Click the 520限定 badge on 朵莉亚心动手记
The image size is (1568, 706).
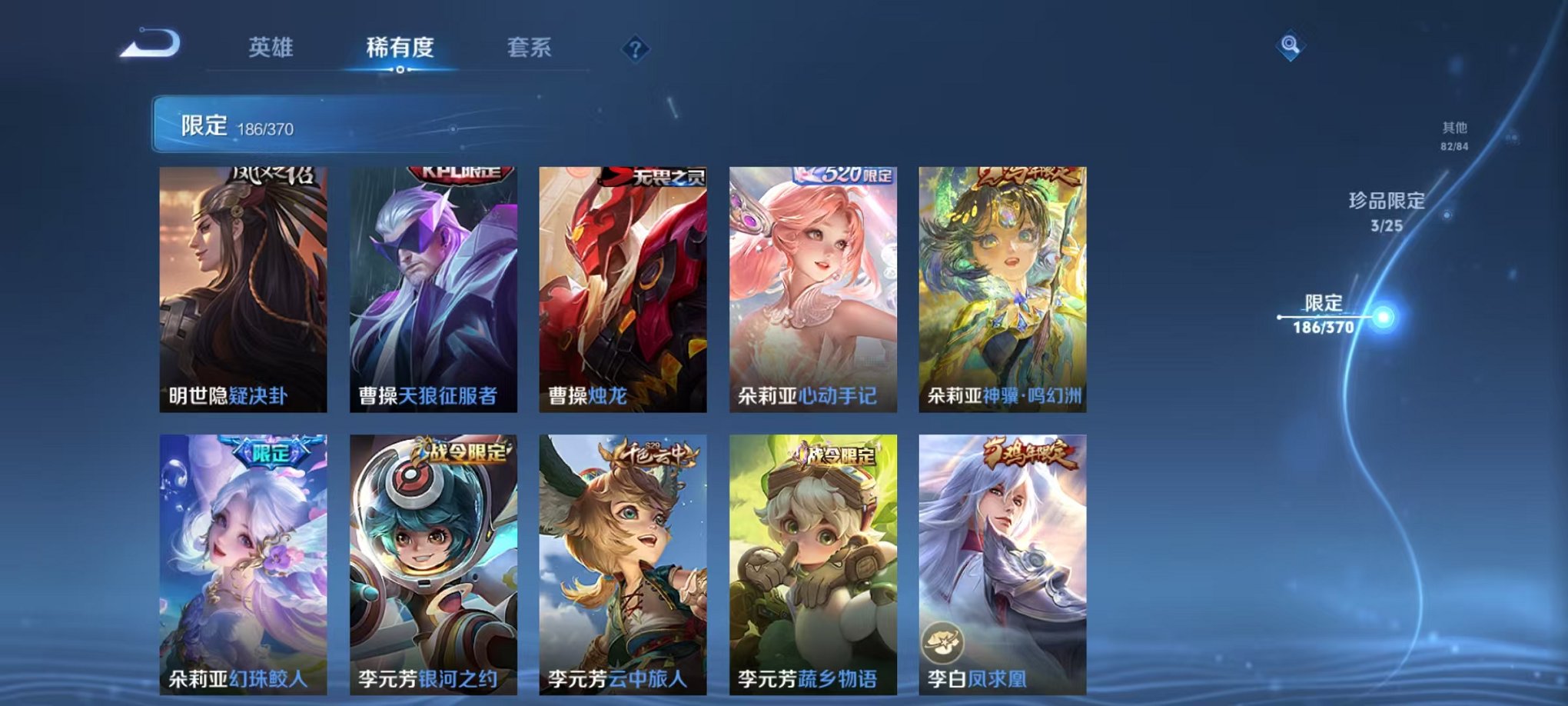click(x=846, y=175)
